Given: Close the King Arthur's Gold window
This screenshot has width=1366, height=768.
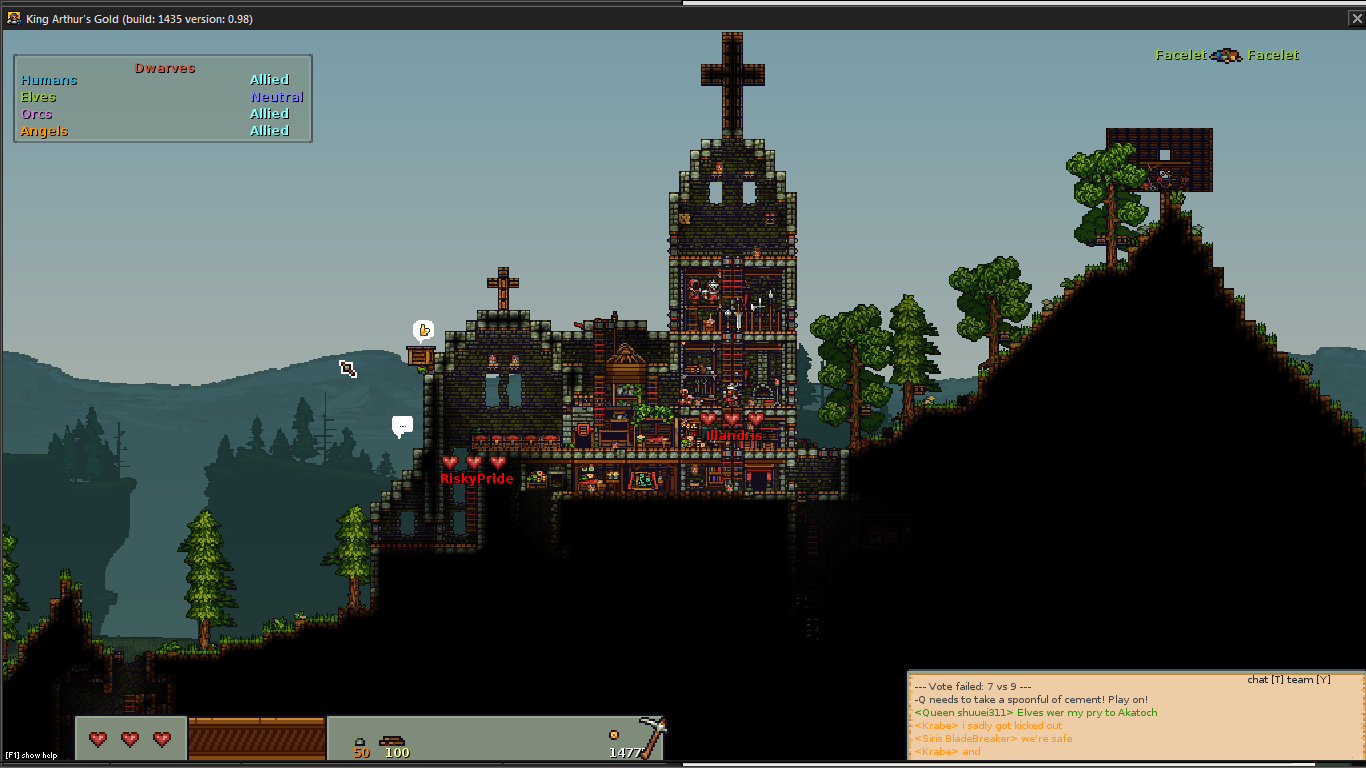Looking at the screenshot, I should point(1356,18).
